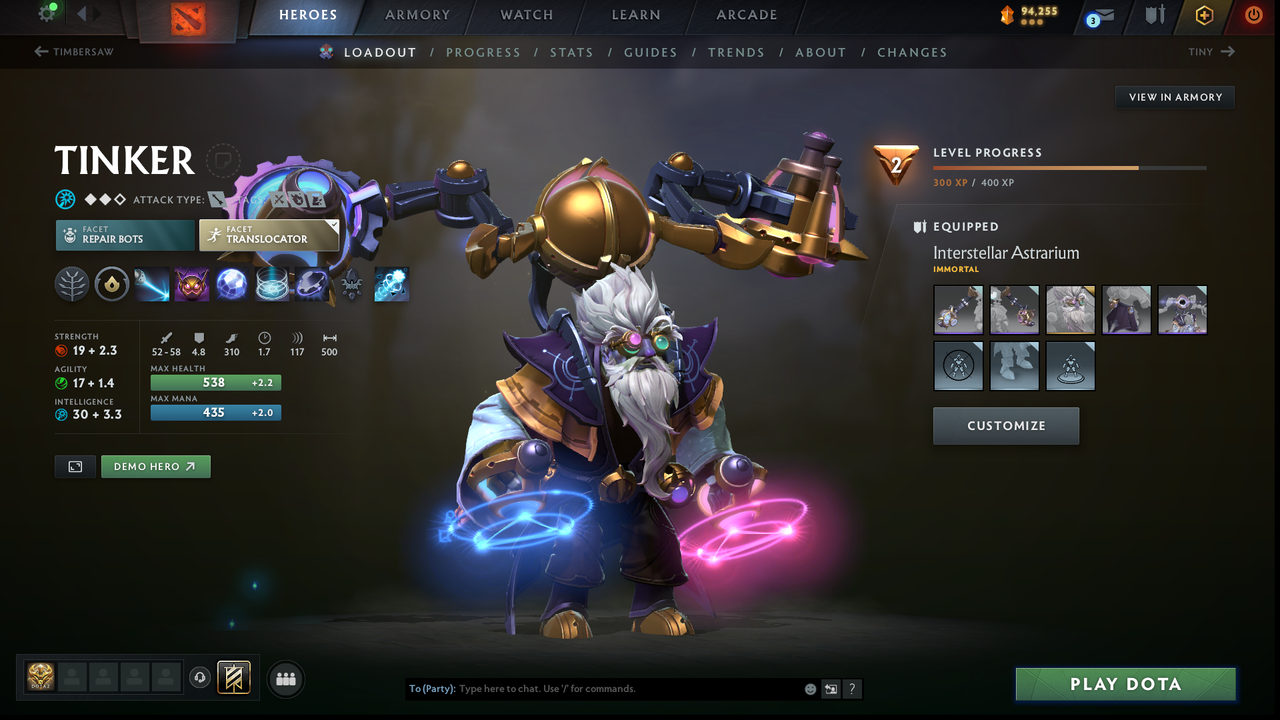Select the Translocator facet
Screen dimensions: 1280x720
269,235
